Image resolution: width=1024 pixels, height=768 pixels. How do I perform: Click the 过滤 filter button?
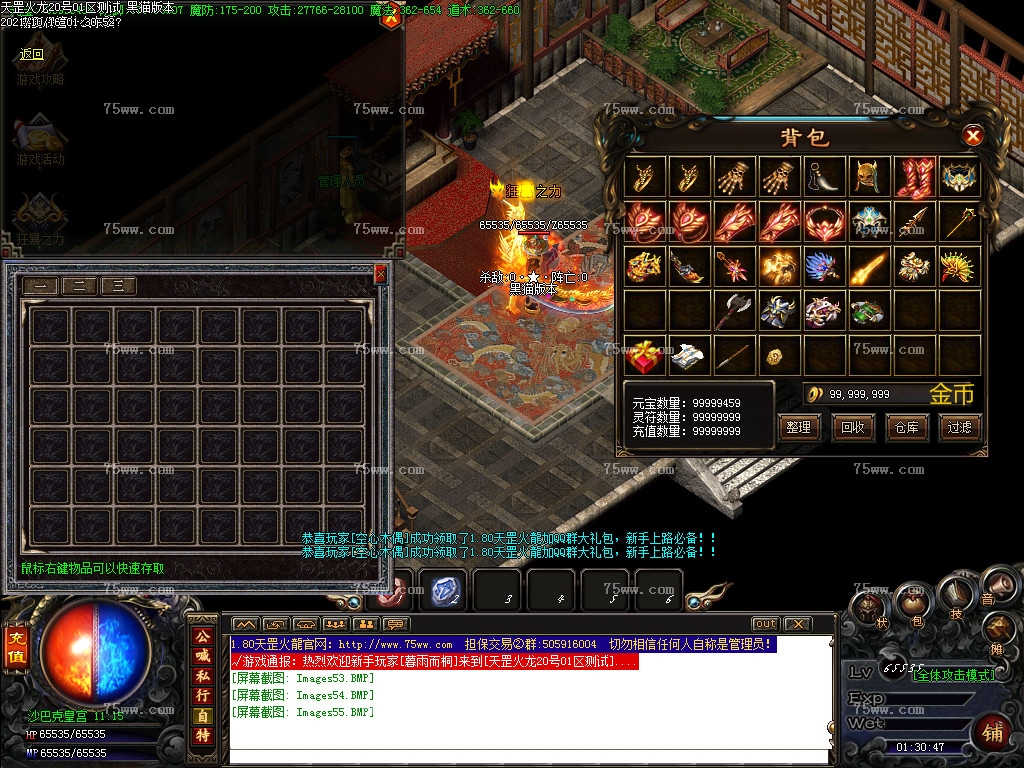click(x=959, y=428)
